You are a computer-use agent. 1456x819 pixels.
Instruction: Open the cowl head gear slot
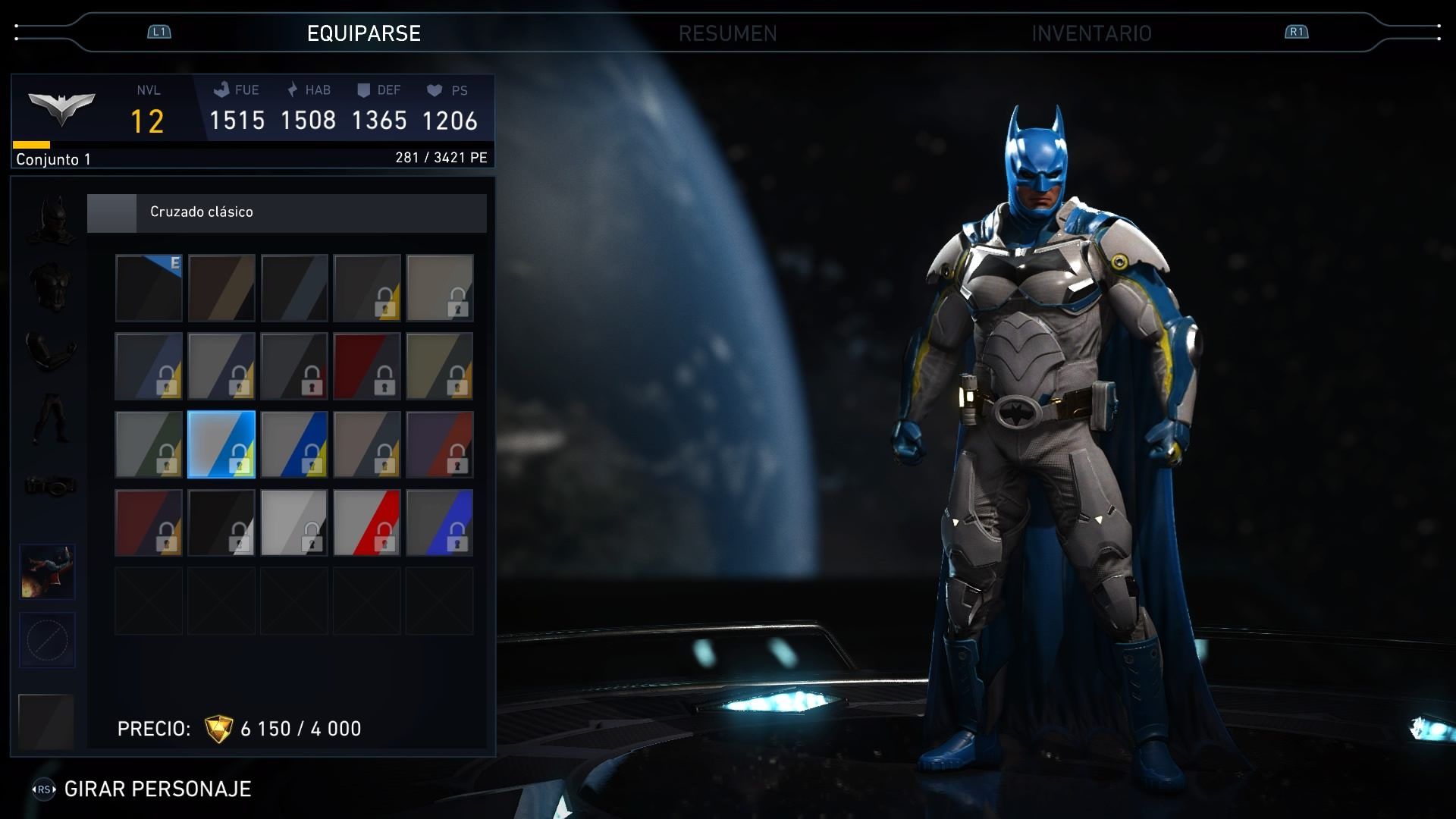[52, 220]
